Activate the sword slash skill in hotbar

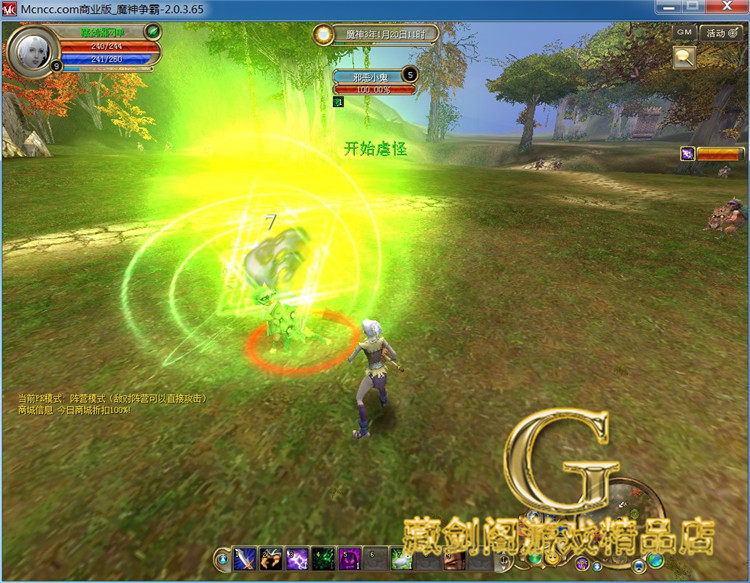click(x=245, y=558)
